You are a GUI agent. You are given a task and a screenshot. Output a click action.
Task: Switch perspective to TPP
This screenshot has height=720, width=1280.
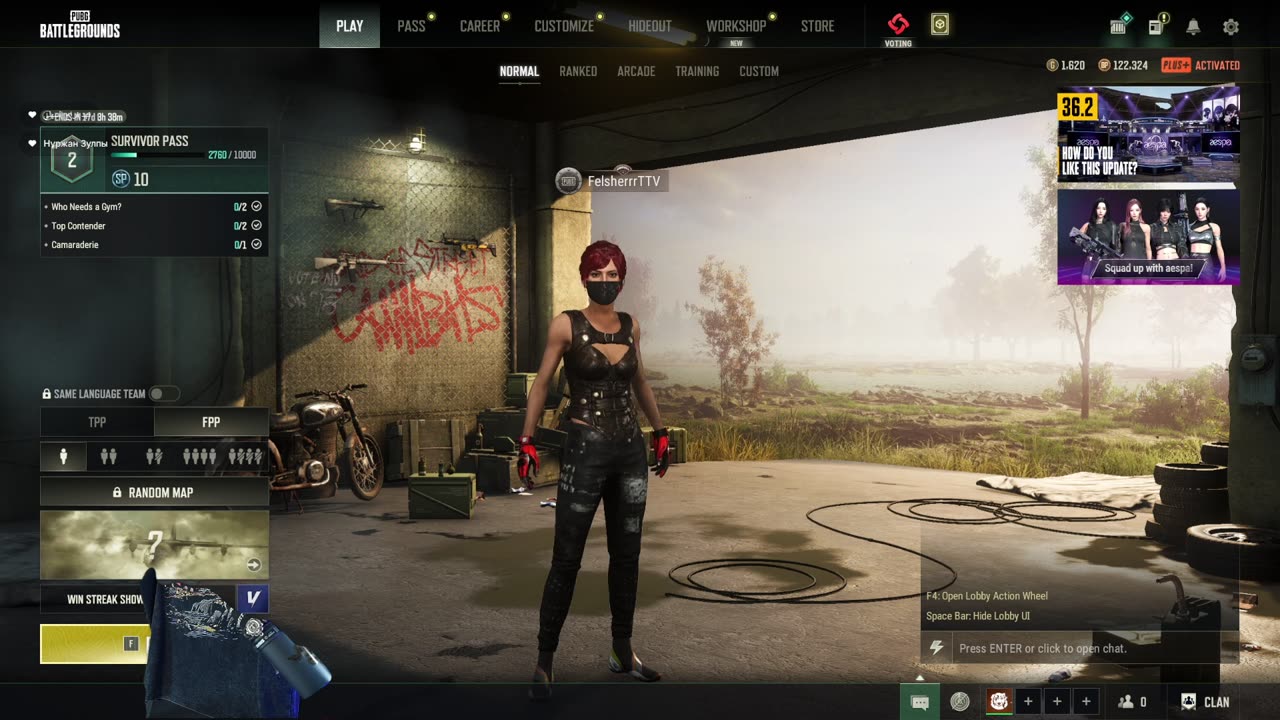pyautogui.click(x=97, y=422)
